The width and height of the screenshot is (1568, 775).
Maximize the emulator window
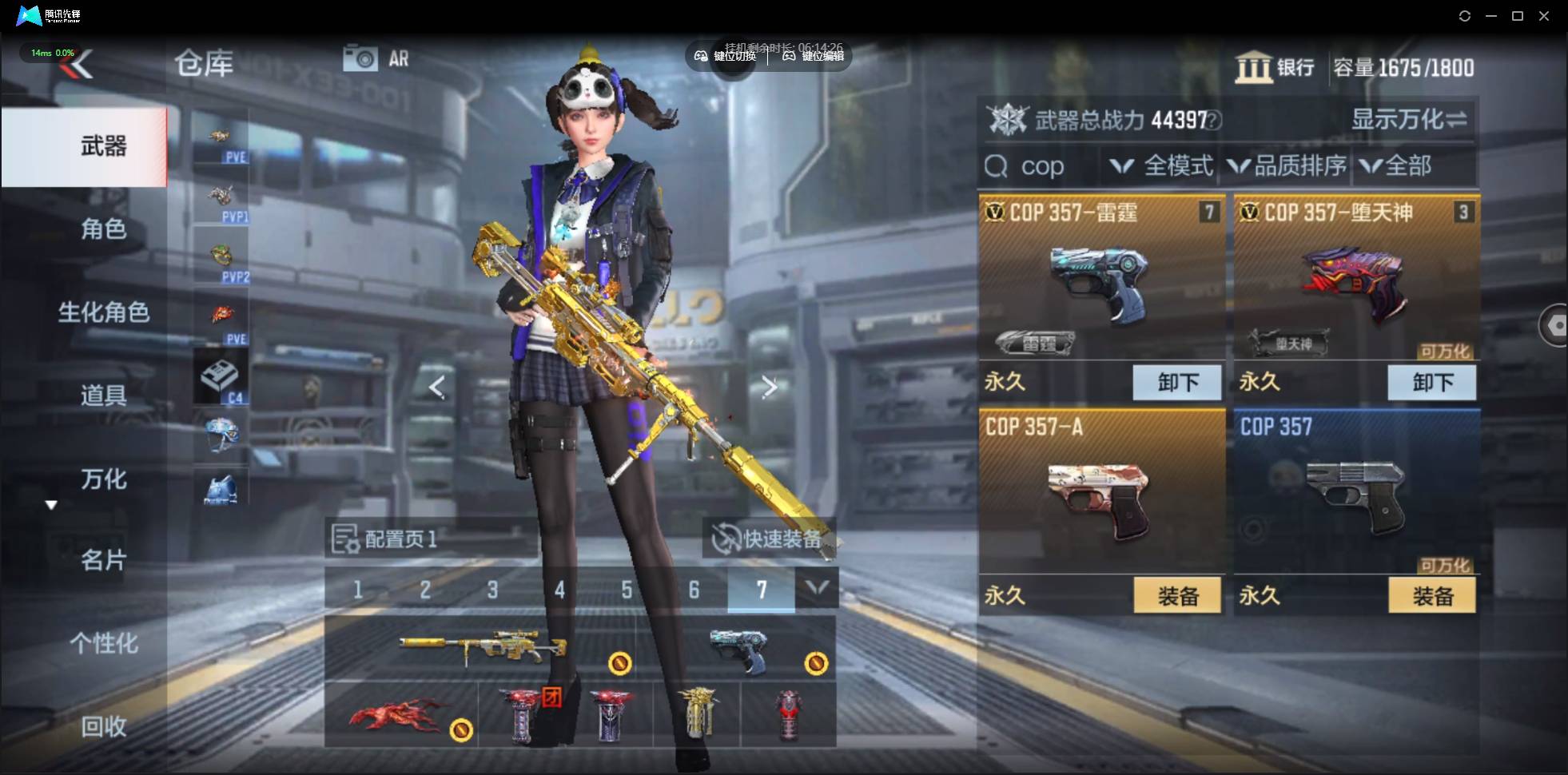pos(1518,16)
